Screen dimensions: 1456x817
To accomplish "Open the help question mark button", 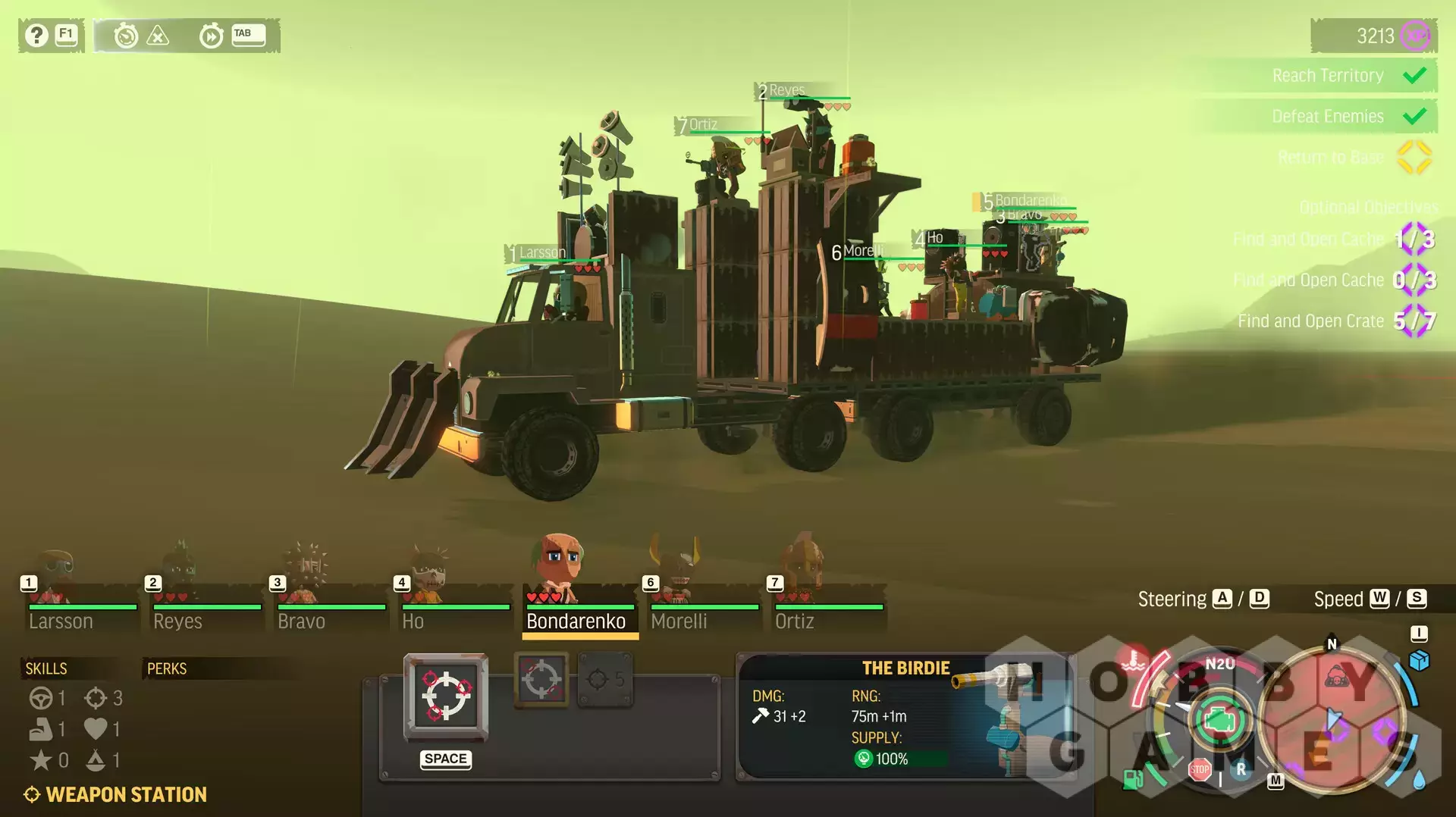I will [x=36, y=35].
